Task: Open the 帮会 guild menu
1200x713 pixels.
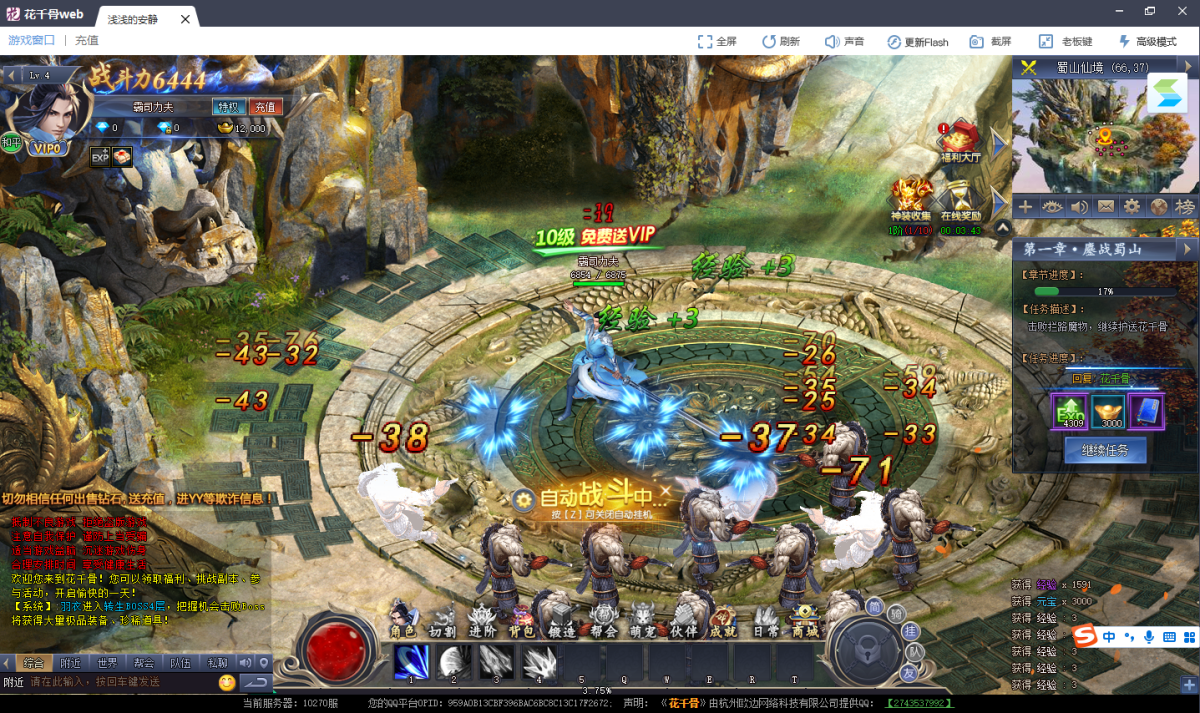Action: tap(603, 619)
